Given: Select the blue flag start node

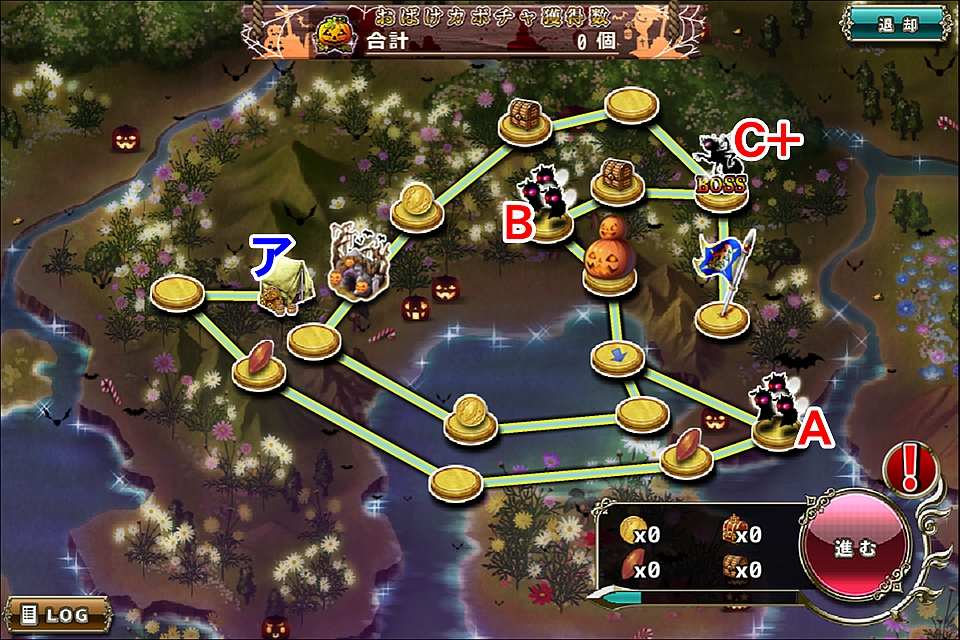Looking at the screenshot, I should click(723, 282).
